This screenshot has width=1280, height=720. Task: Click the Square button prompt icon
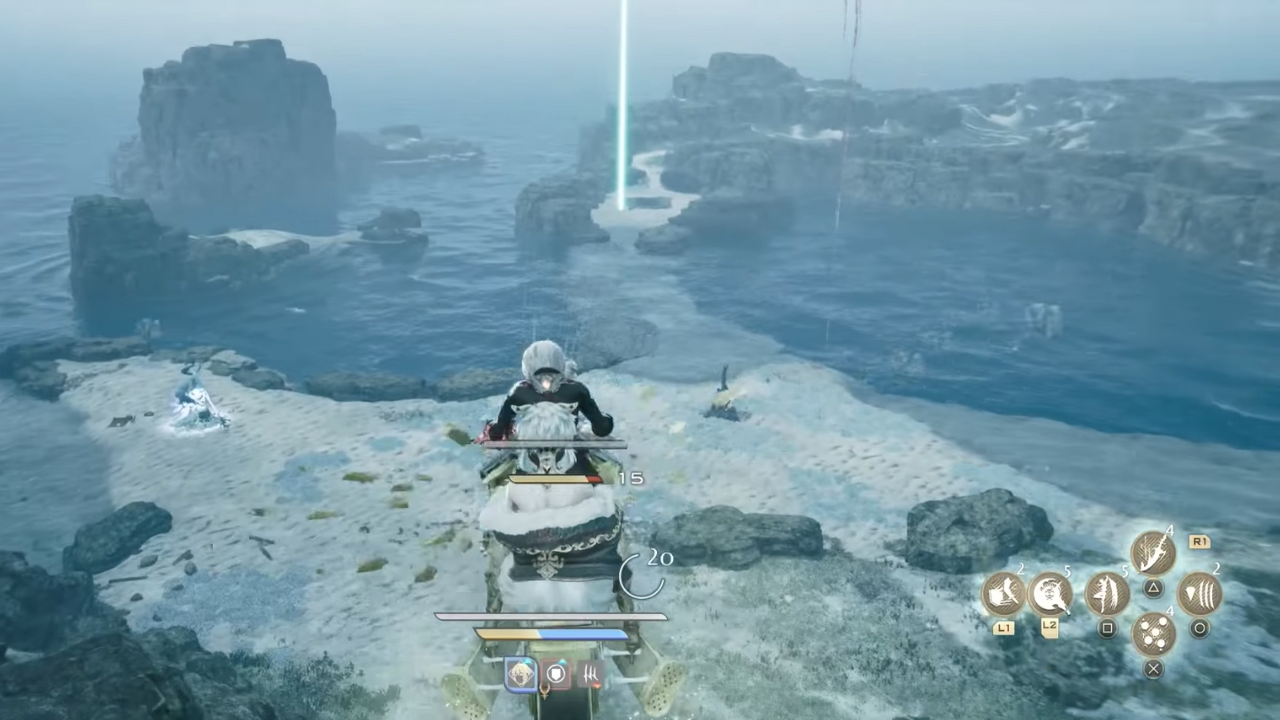pyautogui.click(x=1105, y=627)
